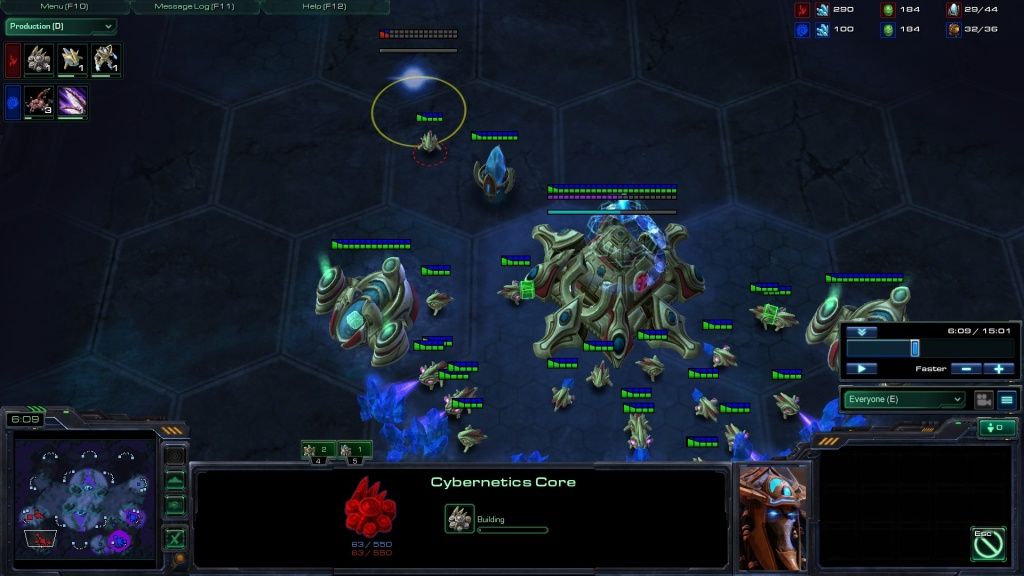Click the purple claw upgrade production icon
This screenshot has width=1024, height=576.
73,102
